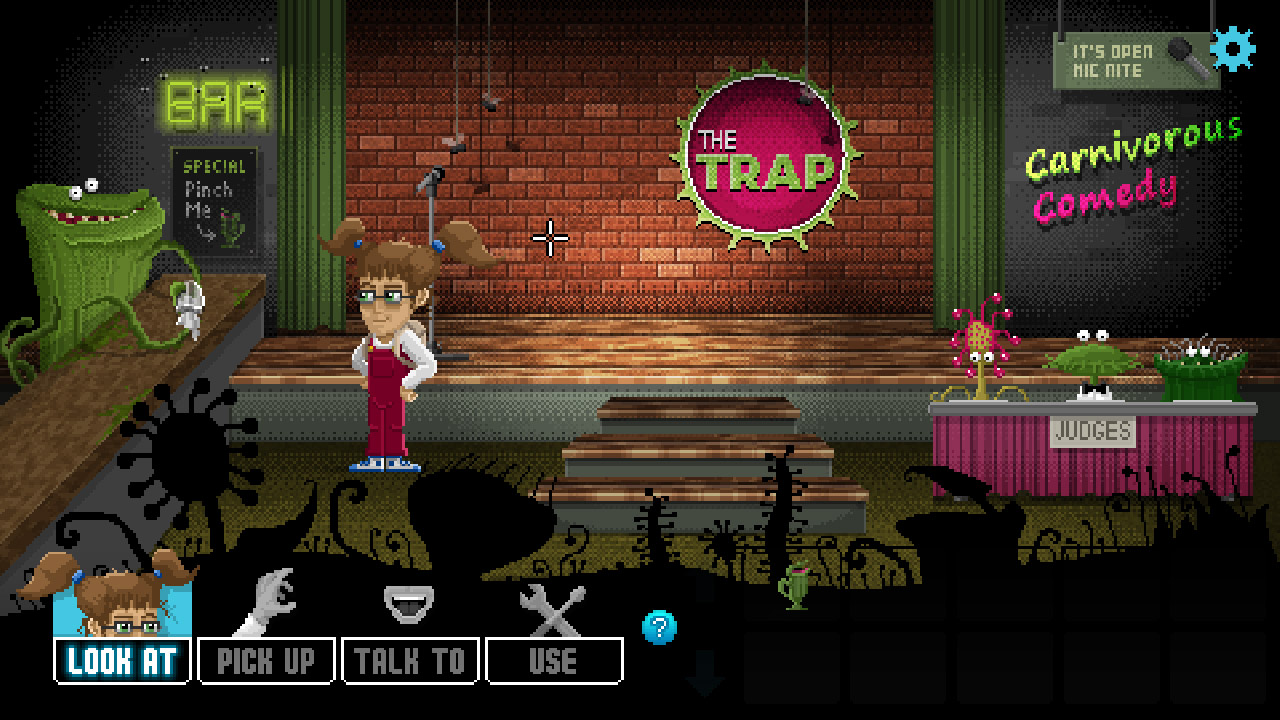Click the JUDGES desk nameplate
This screenshot has width=1280, height=720.
point(1092,431)
